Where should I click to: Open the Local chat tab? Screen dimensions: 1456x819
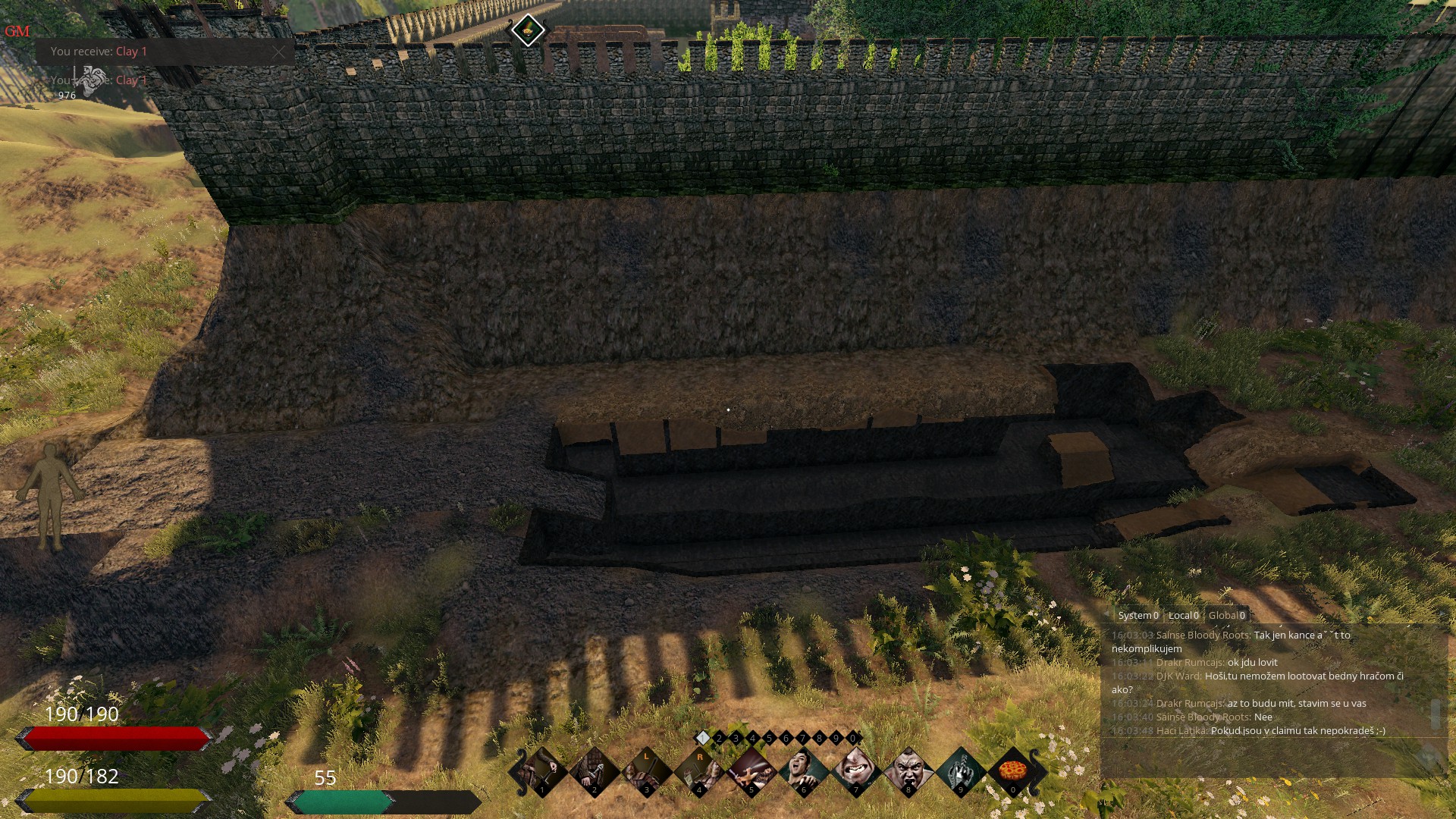(x=1183, y=615)
